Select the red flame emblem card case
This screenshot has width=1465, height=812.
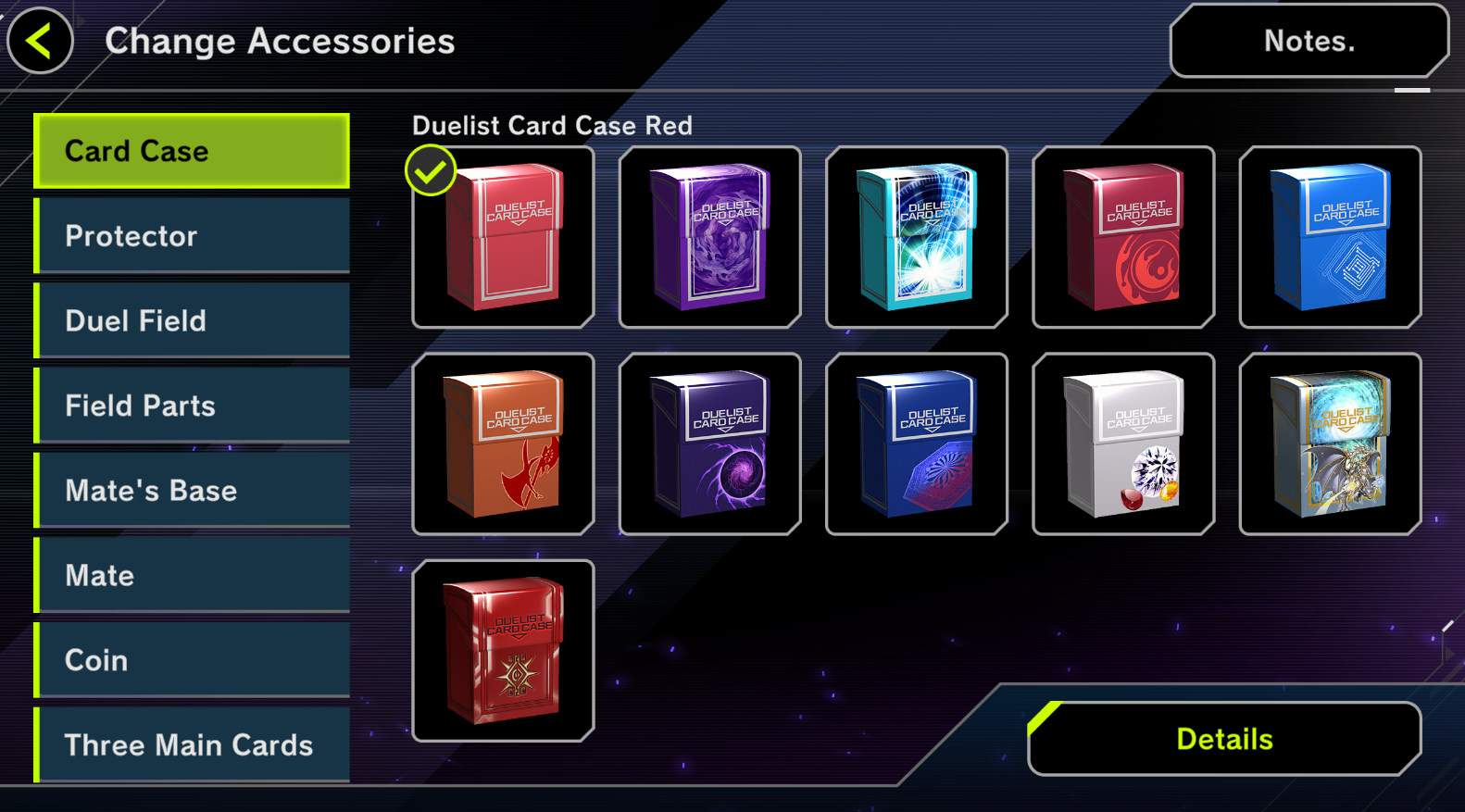coord(1123,237)
